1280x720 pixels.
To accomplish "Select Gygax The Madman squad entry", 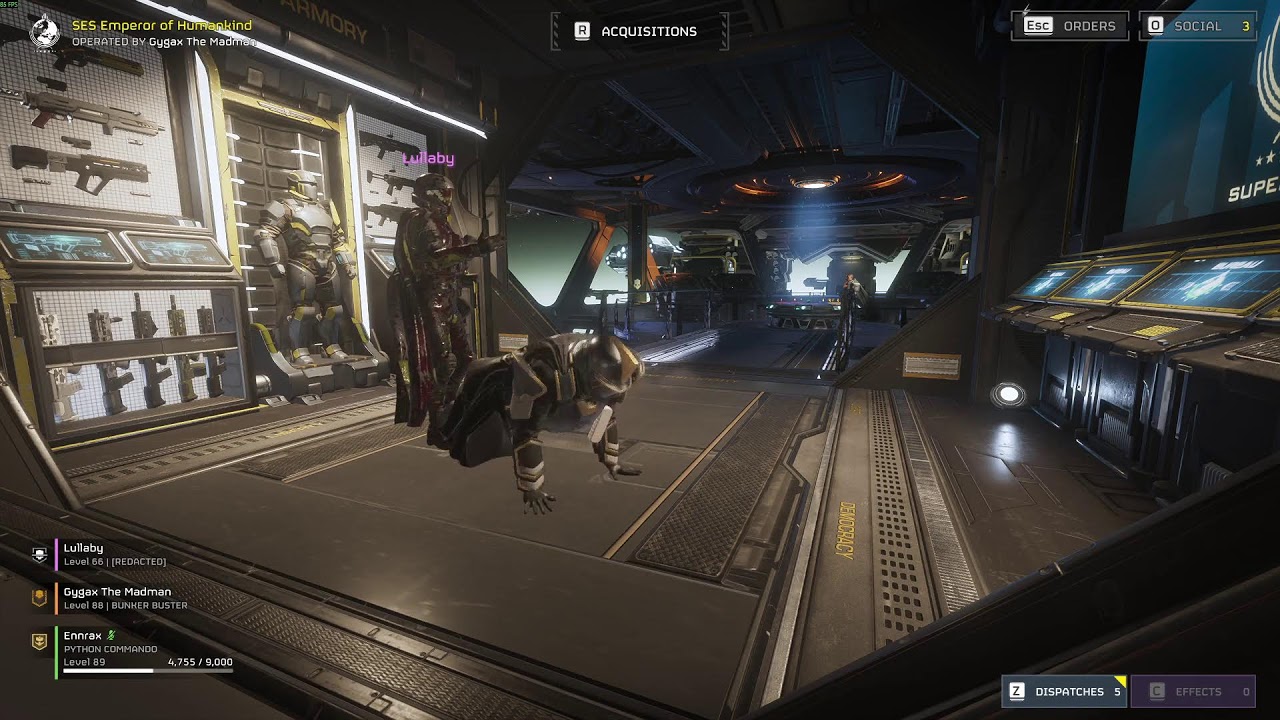I will (117, 598).
